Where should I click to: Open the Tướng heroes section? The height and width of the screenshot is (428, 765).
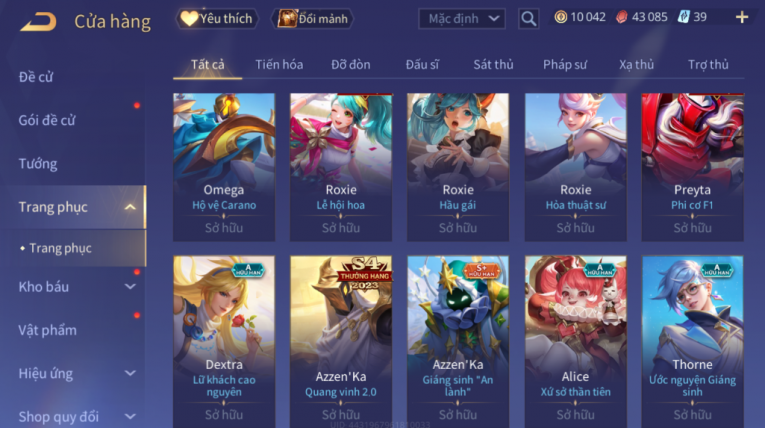(38, 164)
